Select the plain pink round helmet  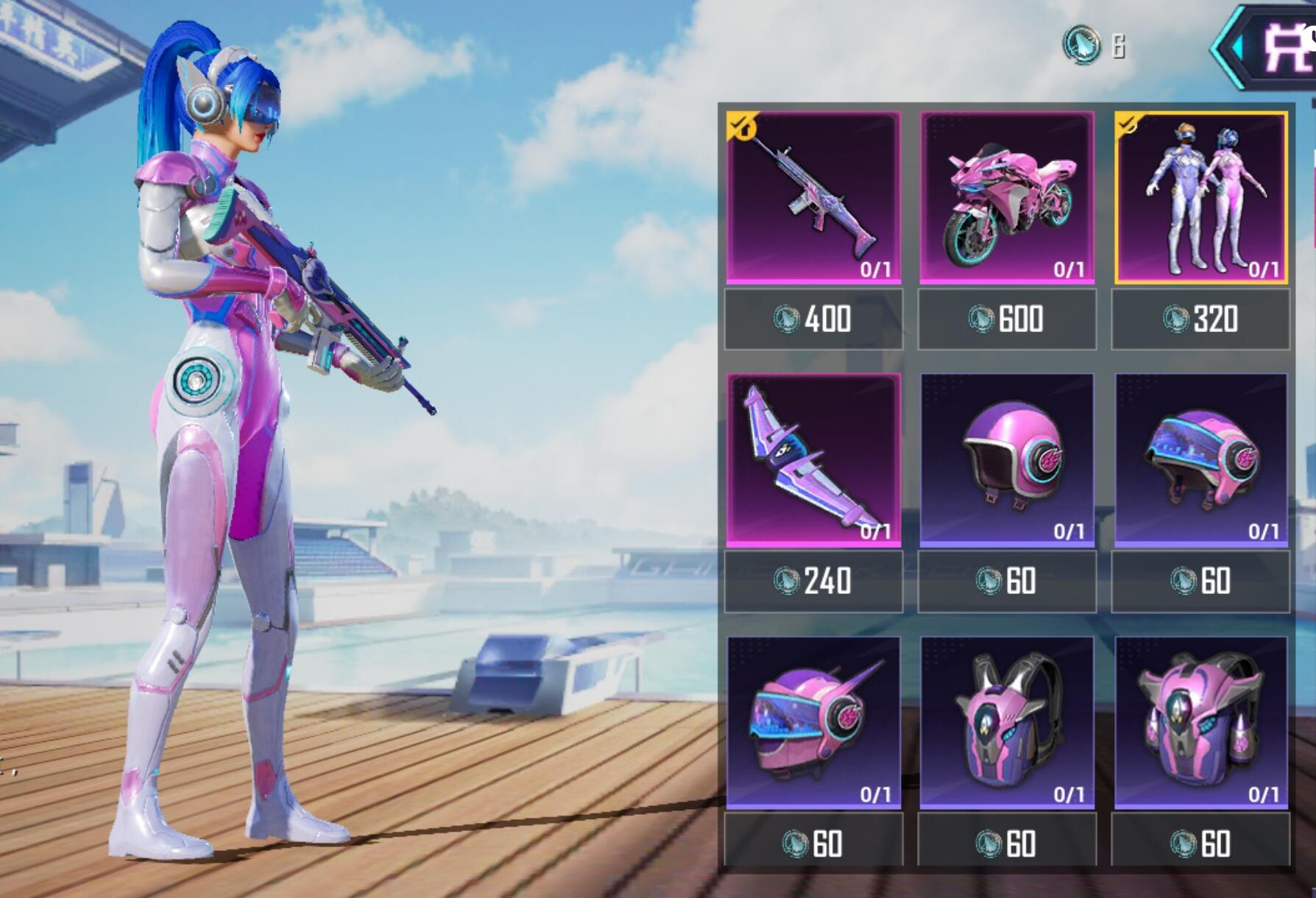(1007, 460)
